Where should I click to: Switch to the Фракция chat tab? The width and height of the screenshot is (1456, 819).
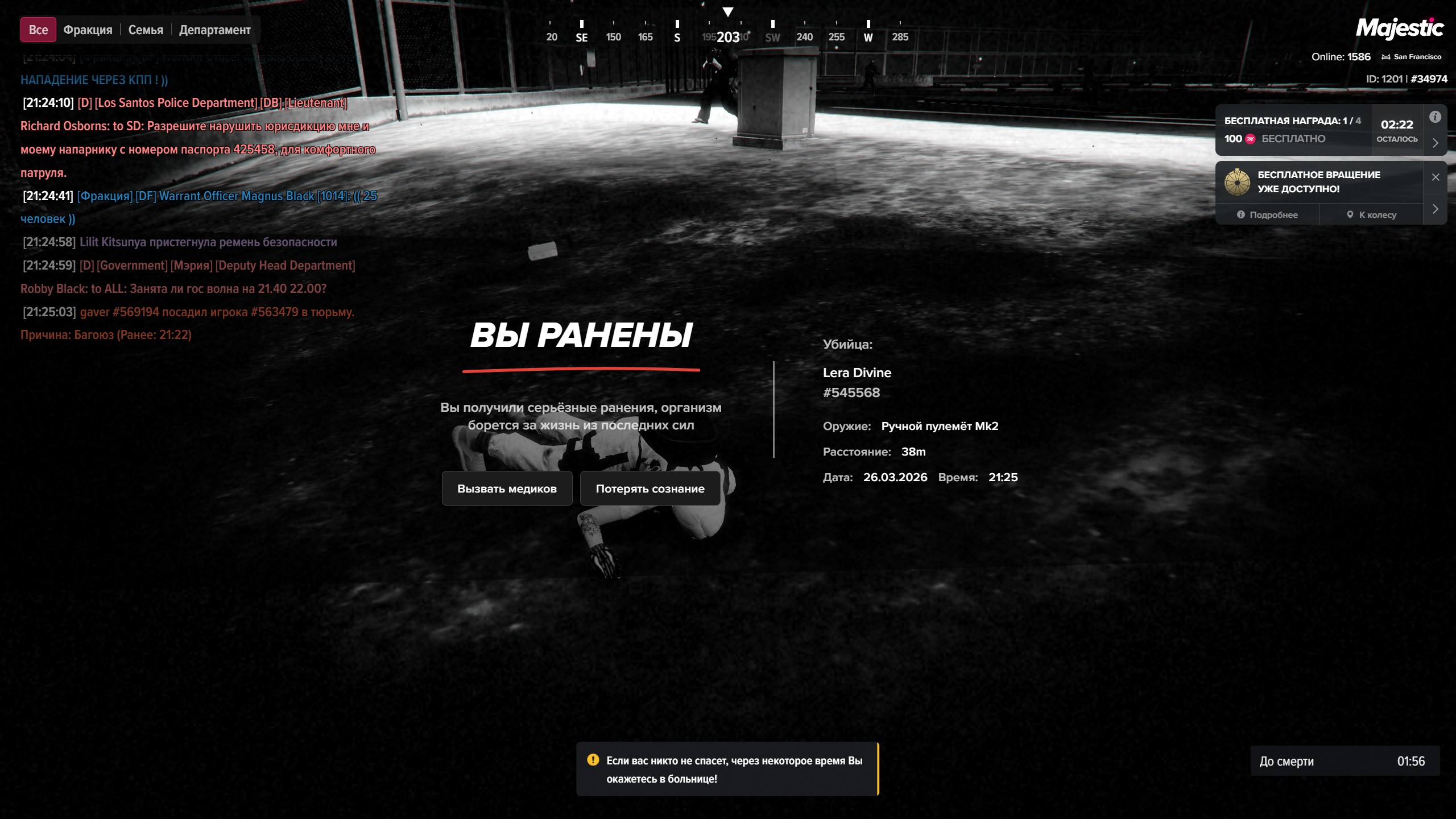pos(88,30)
